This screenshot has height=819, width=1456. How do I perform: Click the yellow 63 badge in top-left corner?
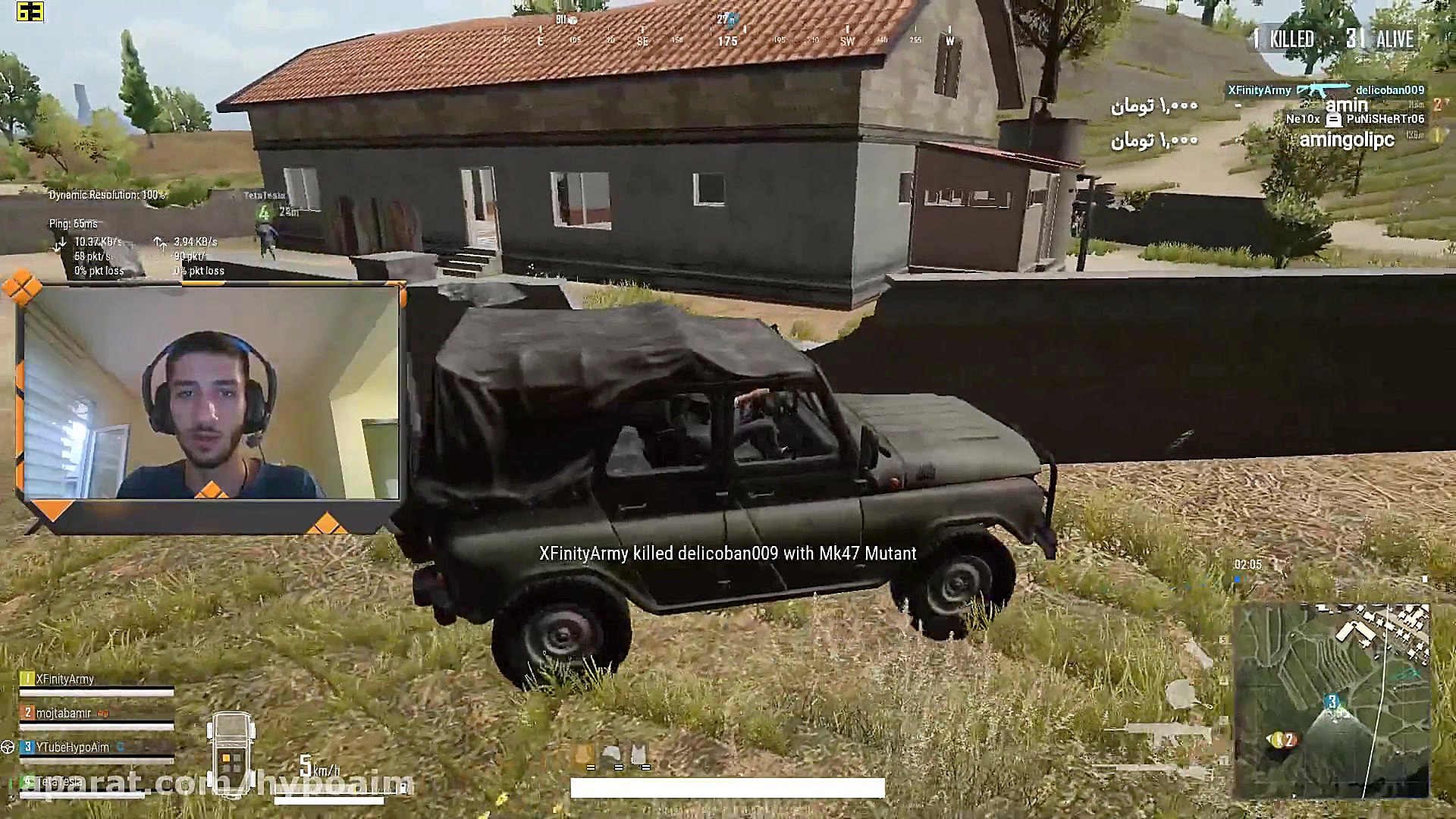30,11
